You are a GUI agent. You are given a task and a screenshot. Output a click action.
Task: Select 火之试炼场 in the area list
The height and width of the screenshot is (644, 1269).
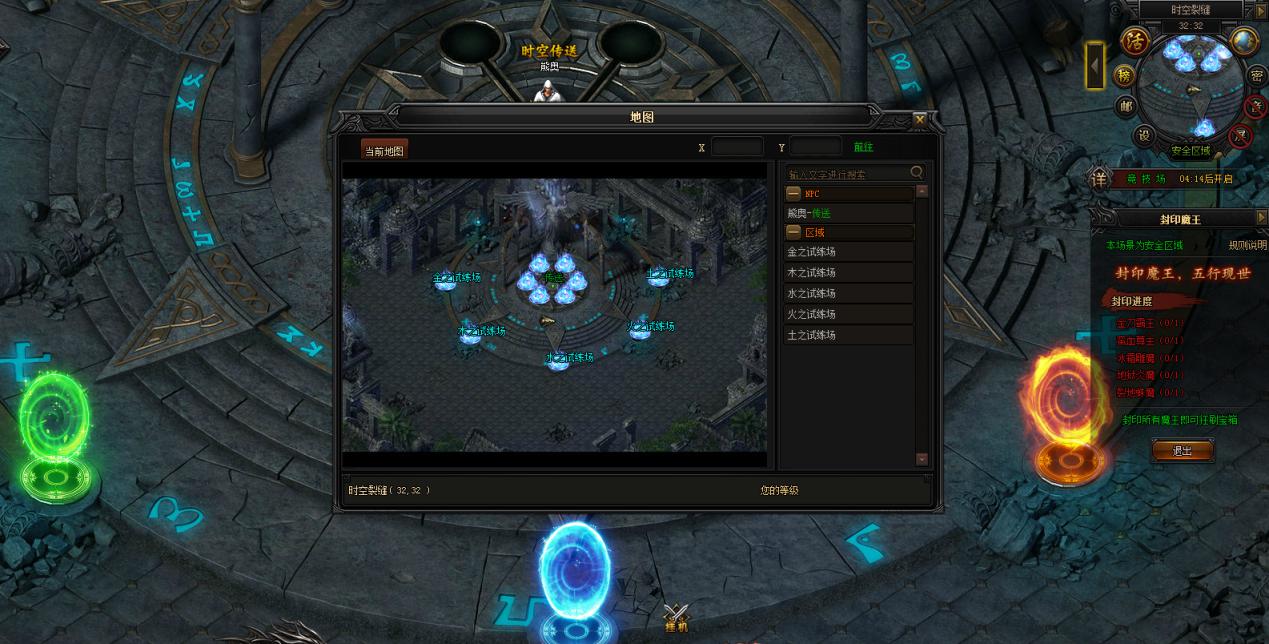pyautogui.click(x=848, y=315)
